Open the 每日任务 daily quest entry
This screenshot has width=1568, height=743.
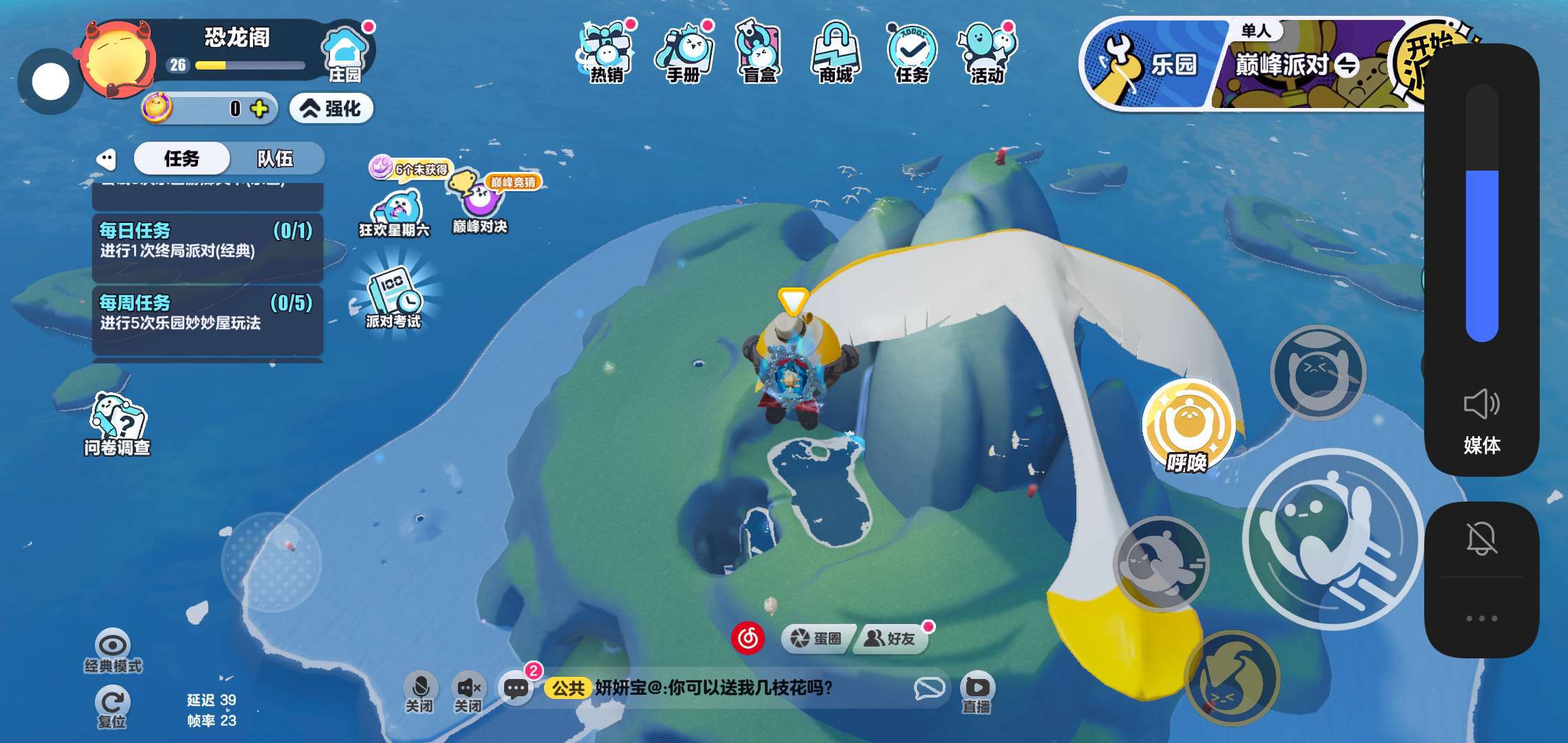(207, 241)
